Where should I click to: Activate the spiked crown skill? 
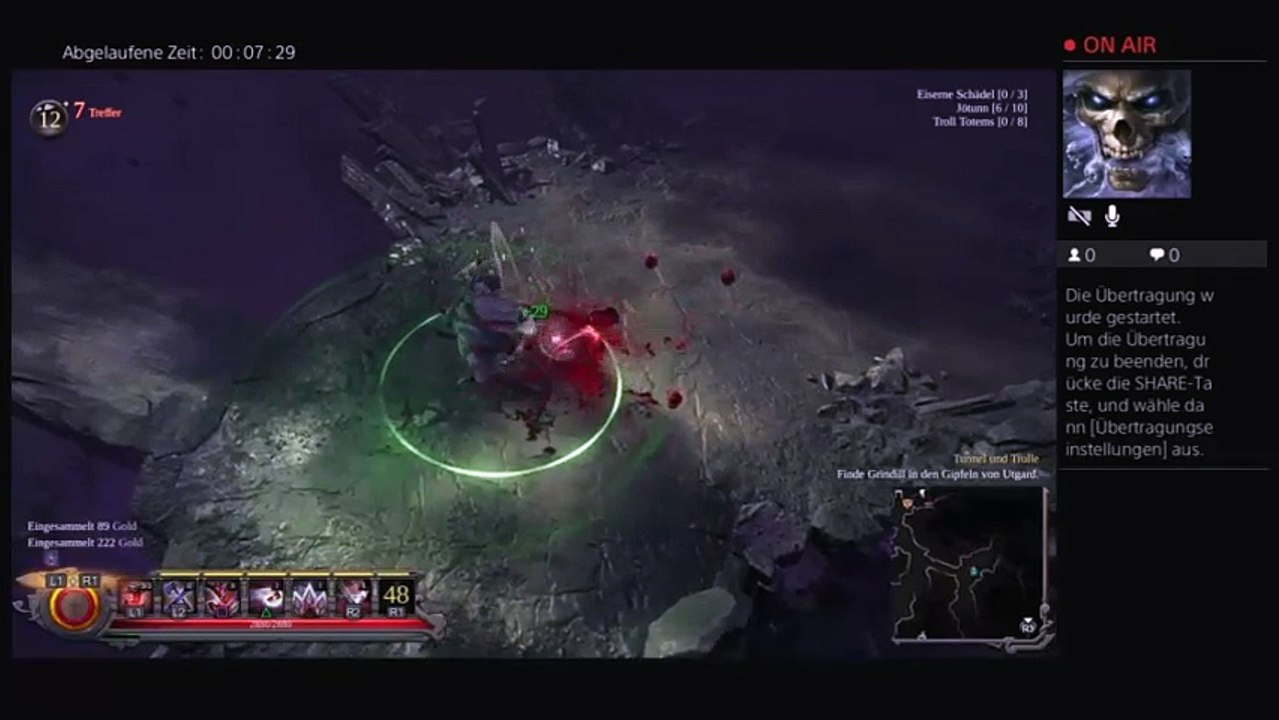click(x=309, y=596)
